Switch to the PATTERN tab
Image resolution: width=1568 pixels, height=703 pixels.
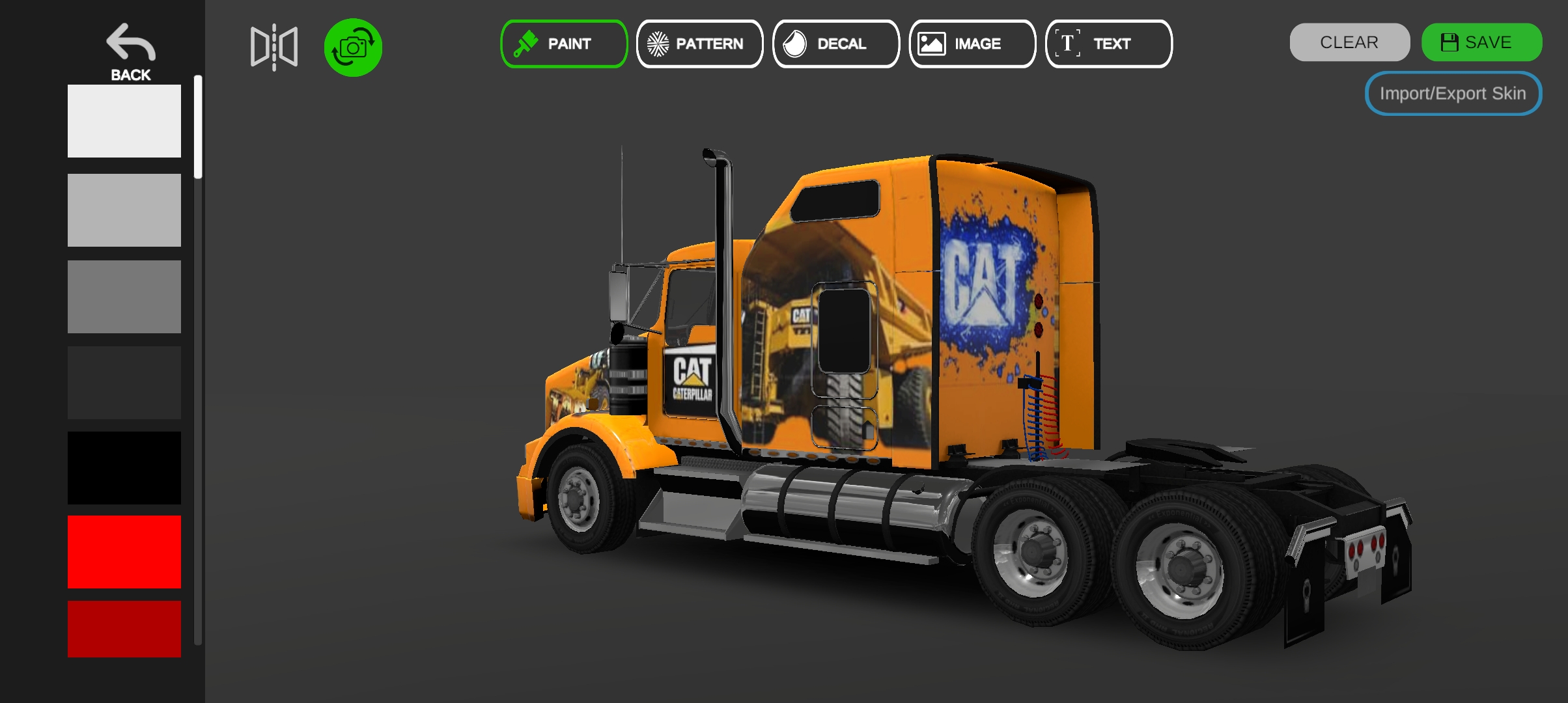[699, 44]
